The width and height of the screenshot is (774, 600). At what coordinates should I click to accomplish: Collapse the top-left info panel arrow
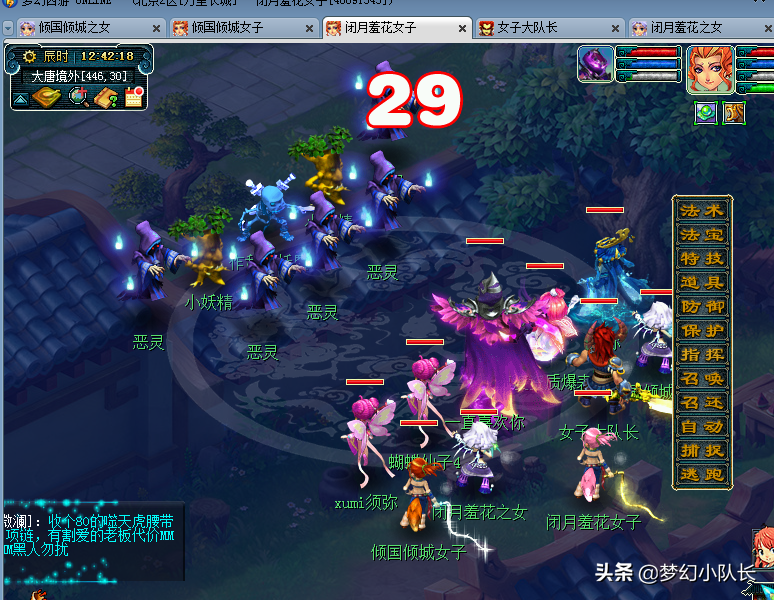pyautogui.click(x=20, y=99)
